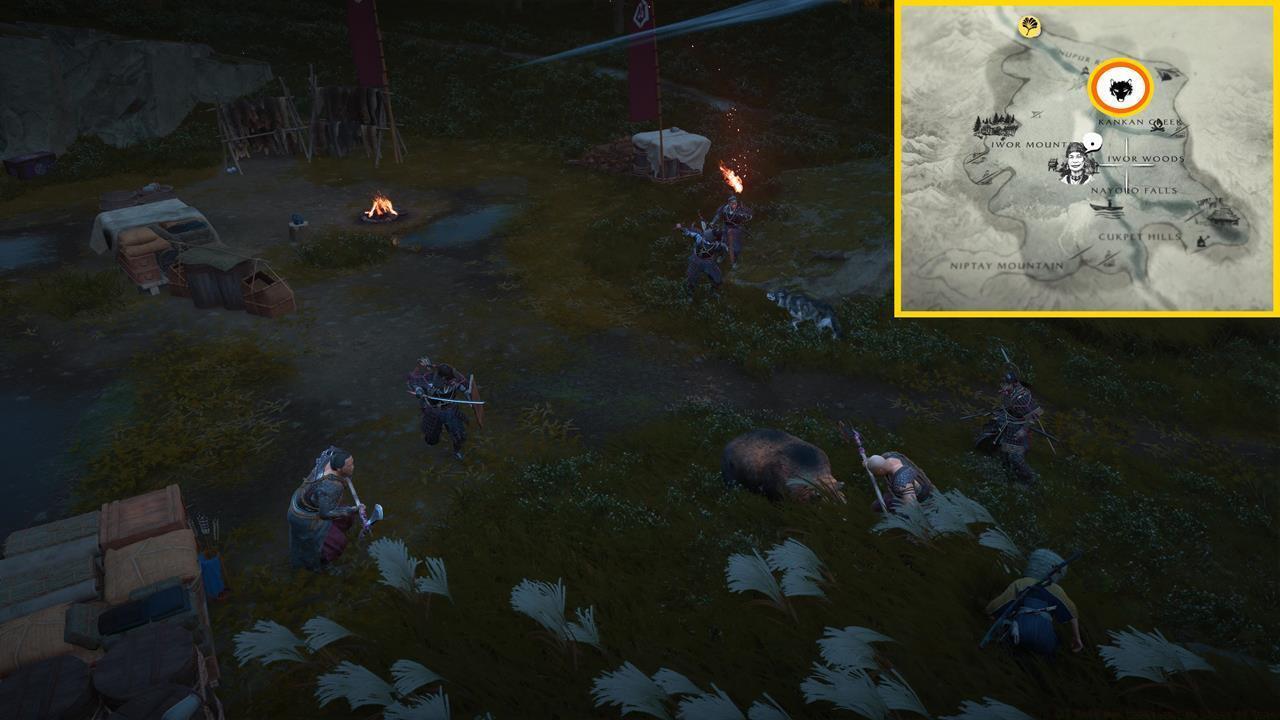Click the windmill icon below the longhouse
1280x720 pixels.
[1202, 242]
